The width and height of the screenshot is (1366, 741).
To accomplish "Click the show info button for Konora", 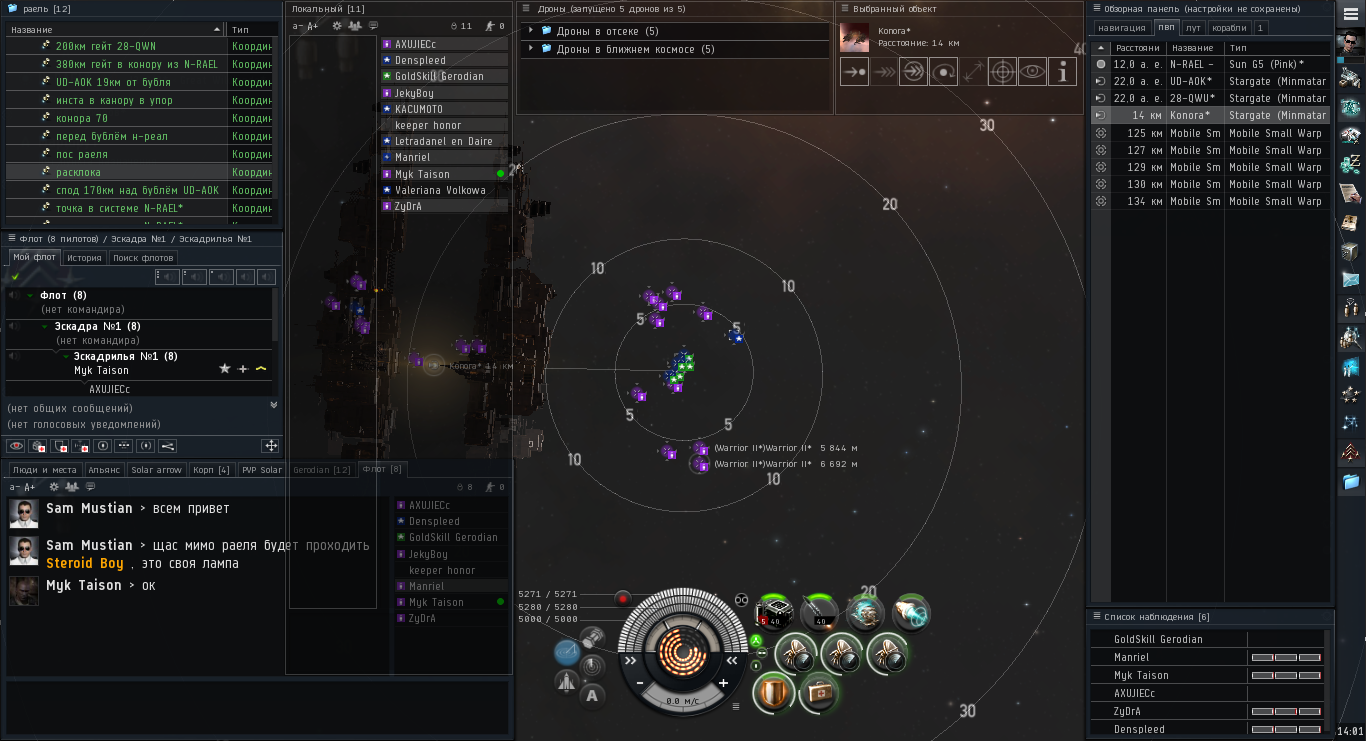I will click(x=1063, y=72).
